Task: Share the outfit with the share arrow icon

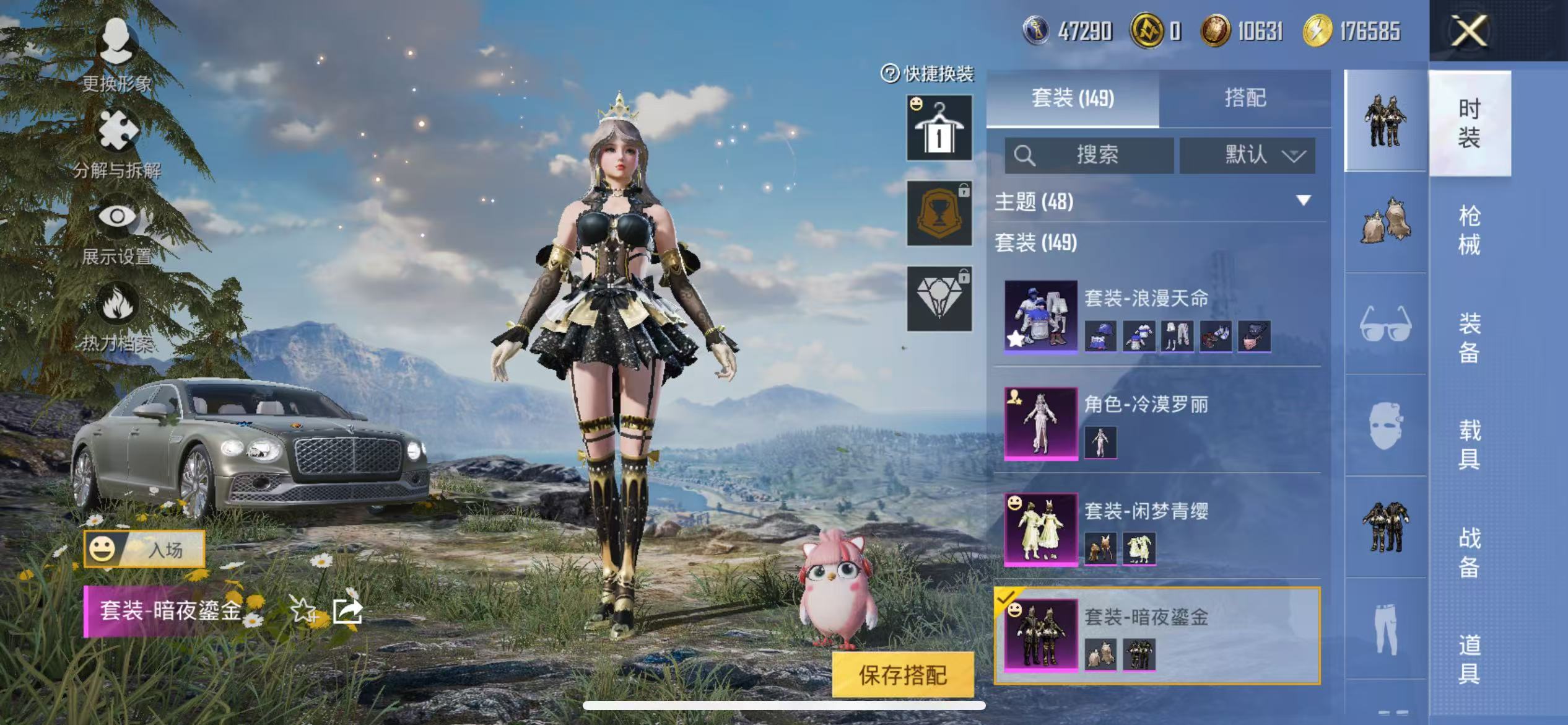Action: click(x=347, y=610)
